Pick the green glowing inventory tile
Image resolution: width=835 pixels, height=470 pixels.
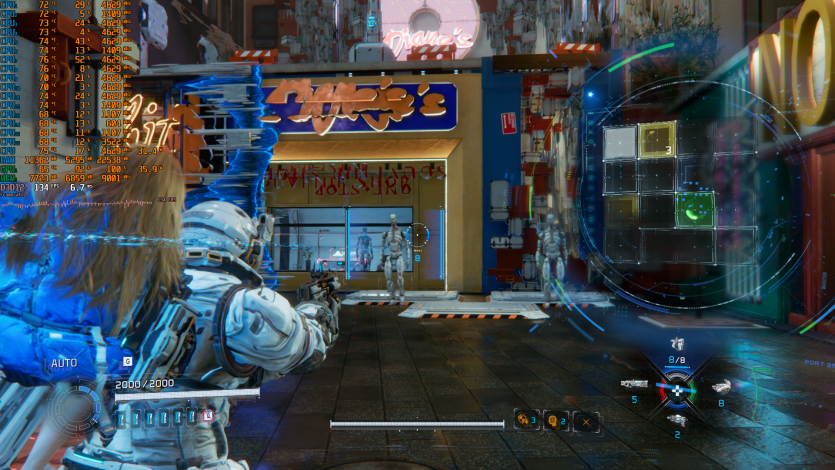tap(693, 209)
